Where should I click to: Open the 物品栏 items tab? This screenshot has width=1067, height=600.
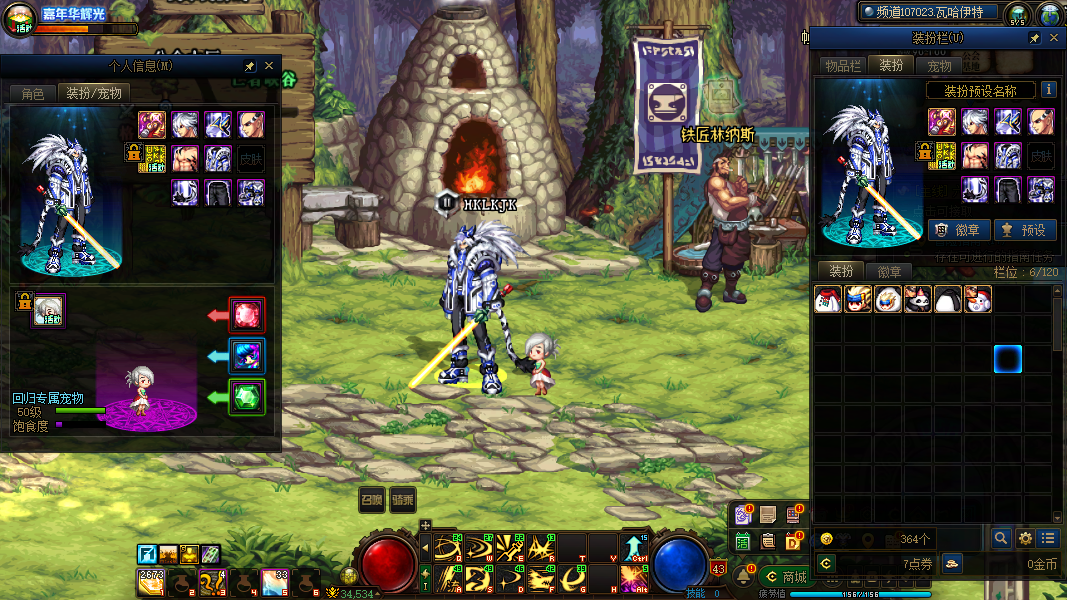click(842, 65)
